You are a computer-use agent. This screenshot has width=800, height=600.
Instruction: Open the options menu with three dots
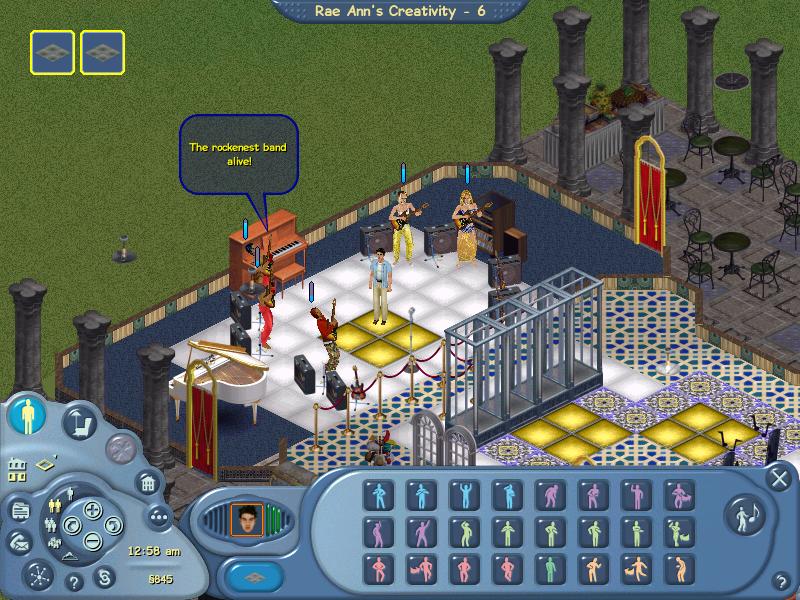(x=158, y=516)
